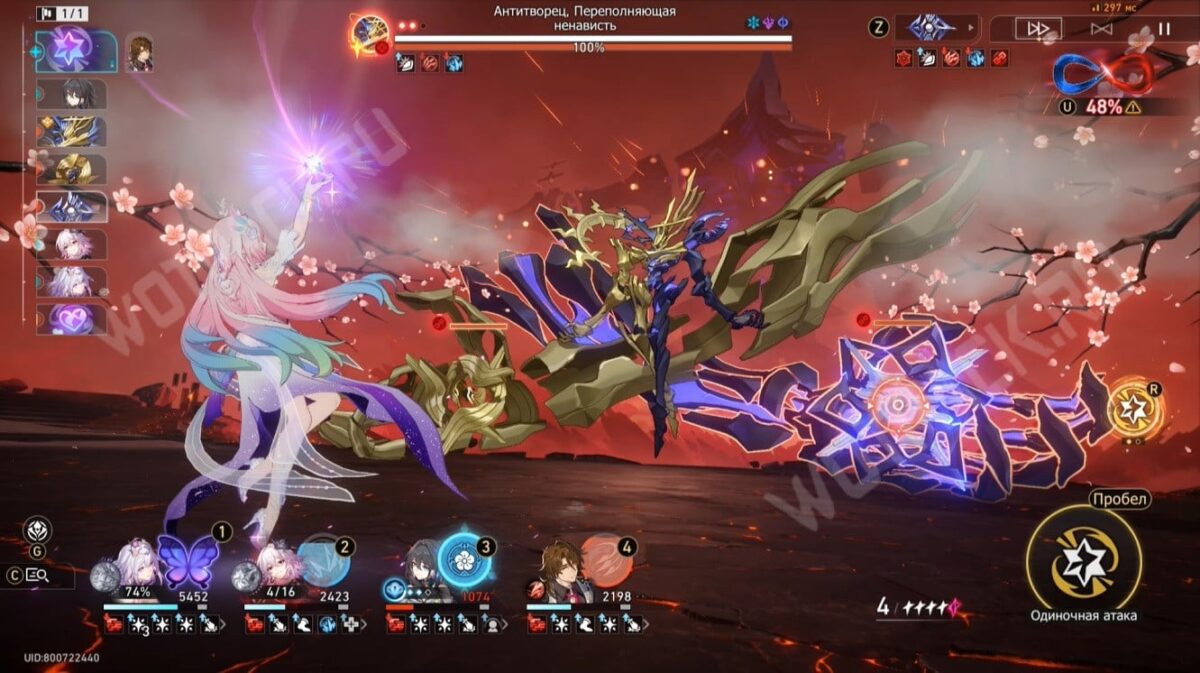Trigger the purple butterfly ultimate of character 1
This screenshot has width=1200, height=673.
click(188, 560)
